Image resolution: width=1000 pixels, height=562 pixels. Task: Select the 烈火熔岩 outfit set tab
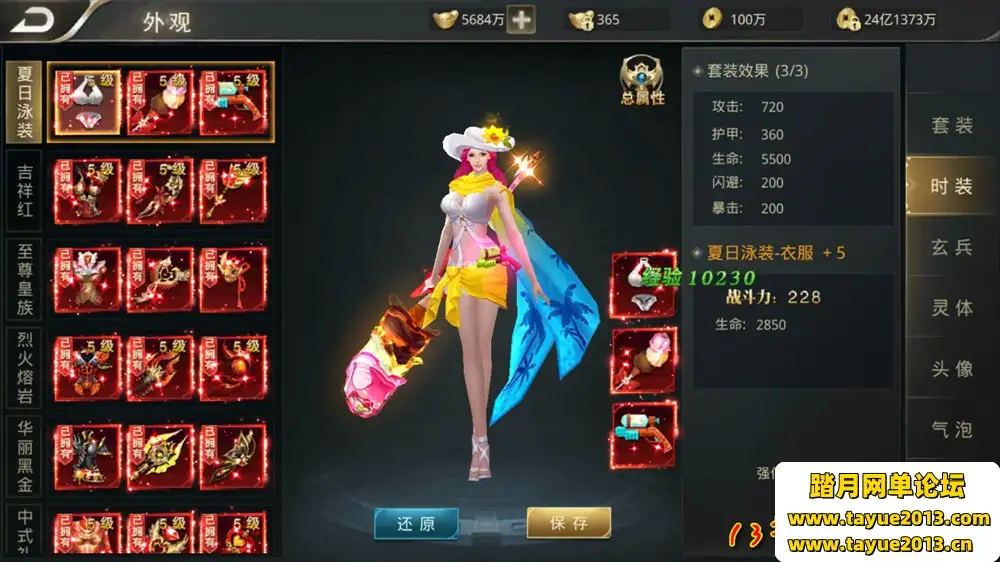tap(25, 366)
